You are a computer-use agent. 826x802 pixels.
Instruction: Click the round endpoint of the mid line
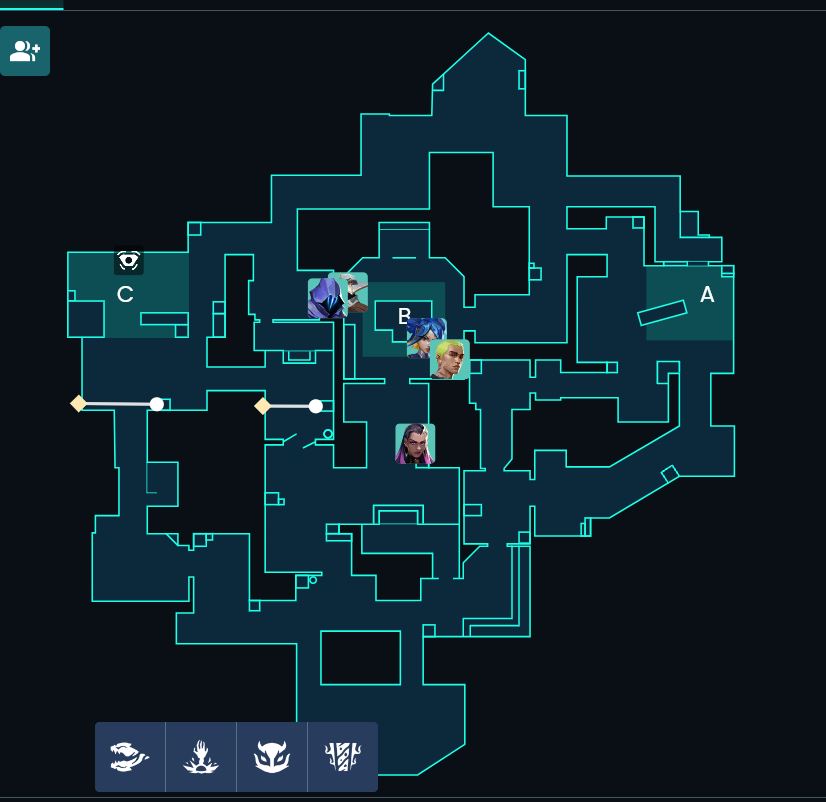316,406
